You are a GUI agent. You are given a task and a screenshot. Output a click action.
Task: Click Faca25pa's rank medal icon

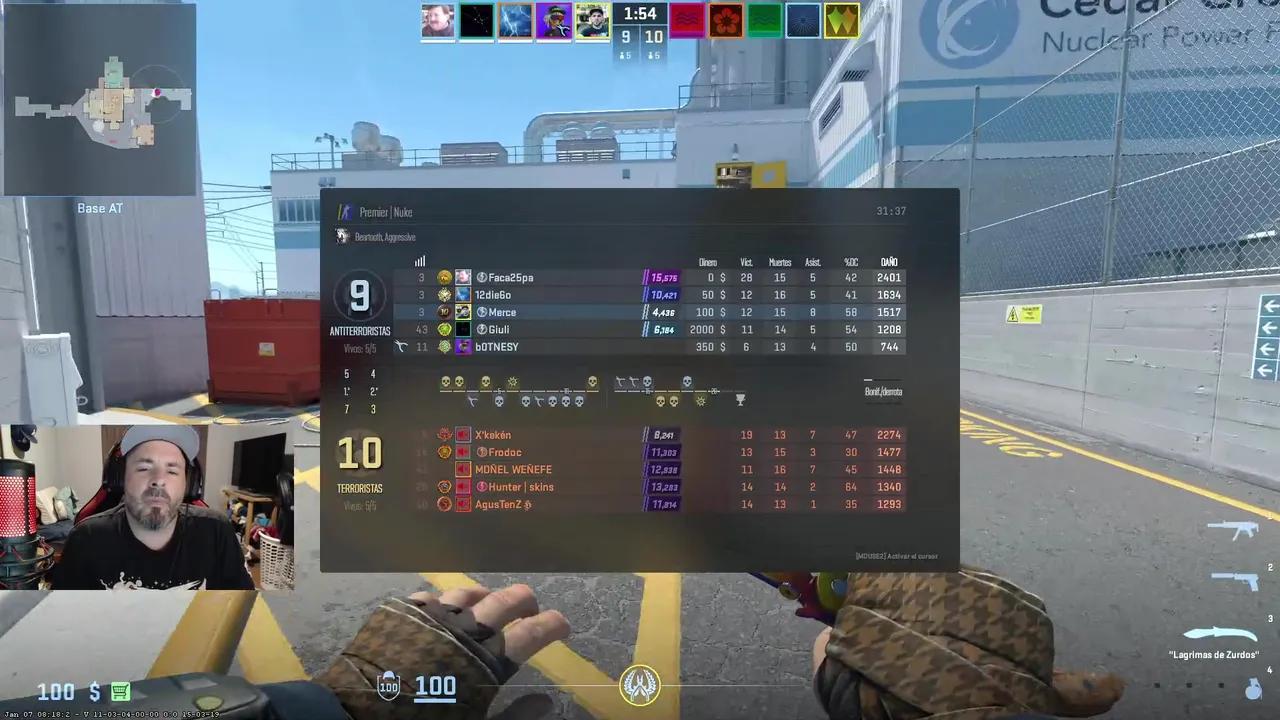point(444,277)
